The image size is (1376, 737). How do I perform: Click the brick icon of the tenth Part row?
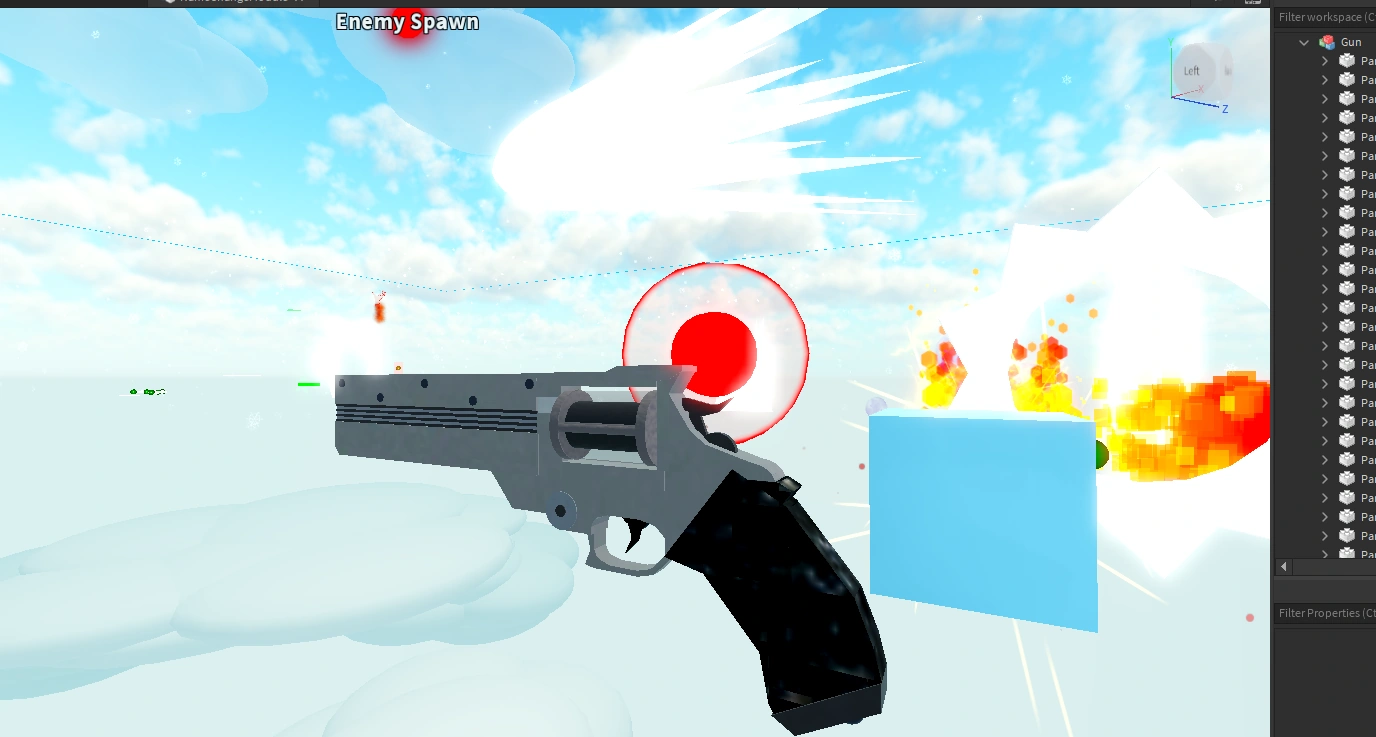tap(1347, 231)
